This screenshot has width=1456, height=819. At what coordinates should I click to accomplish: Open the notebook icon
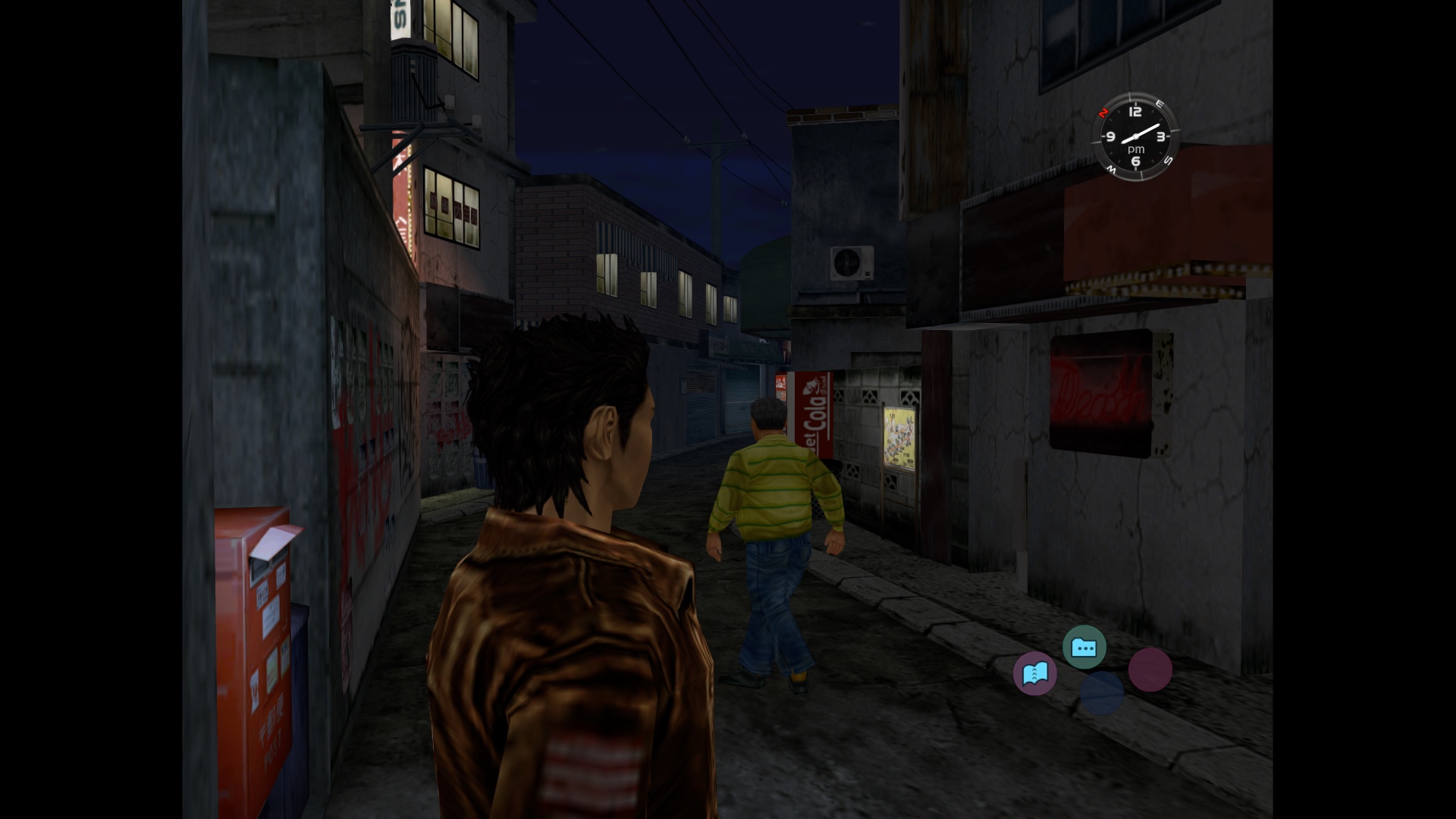pos(1035,673)
